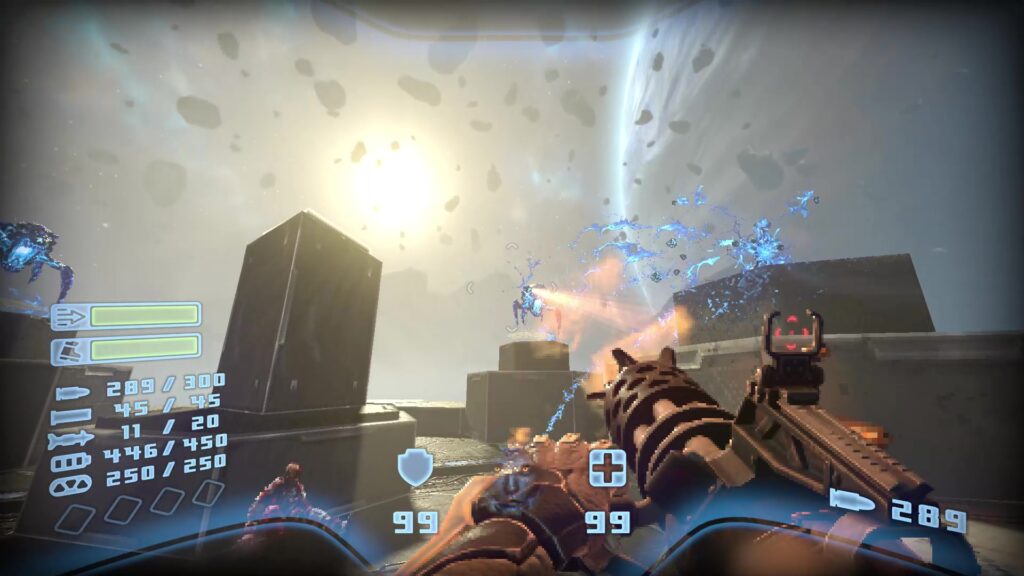Click the boot stomp ability icon
The width and height of the screenshot is (1024, 576).
point(68,349)
